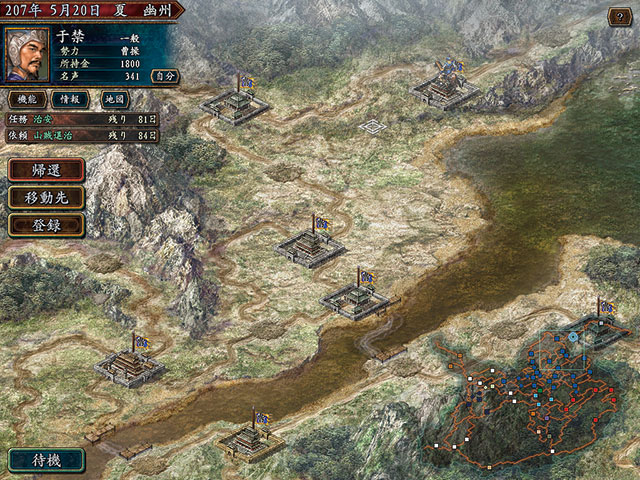Click the 自分 (self) button

[x=164, y=75]
